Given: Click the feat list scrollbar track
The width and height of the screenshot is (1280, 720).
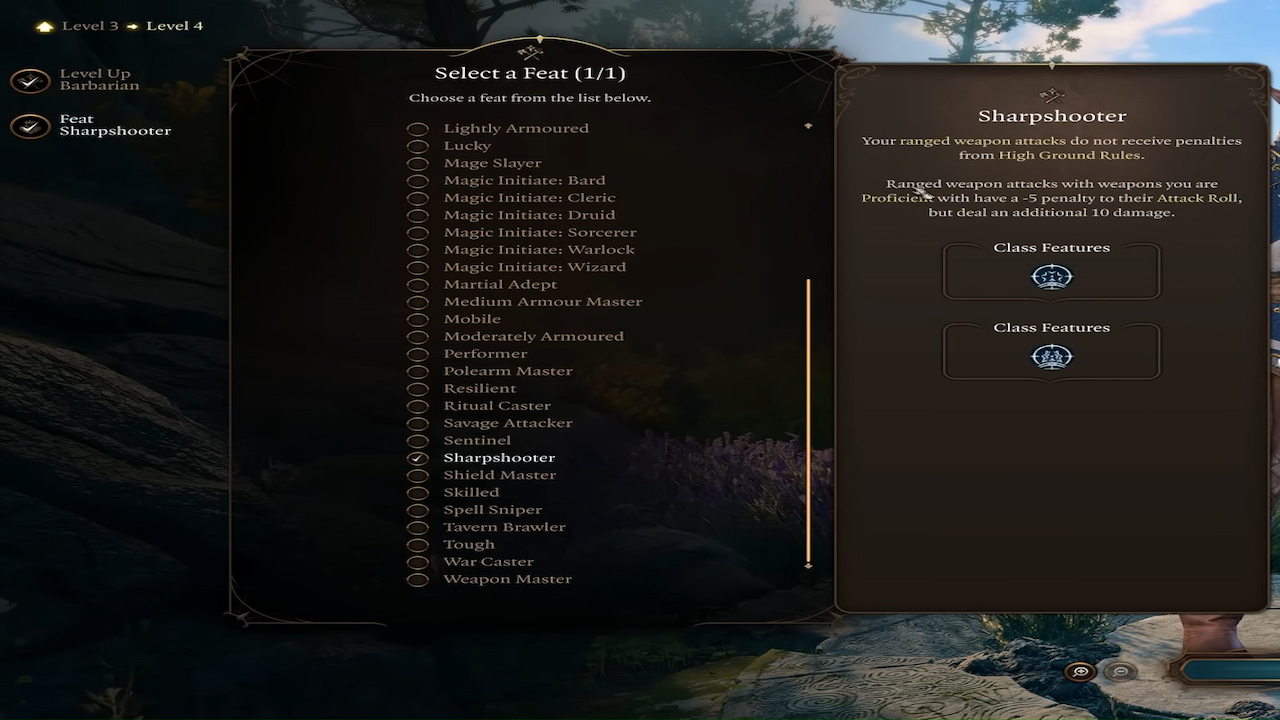Looking at the screenshot, I should click(x=808, y=420).
